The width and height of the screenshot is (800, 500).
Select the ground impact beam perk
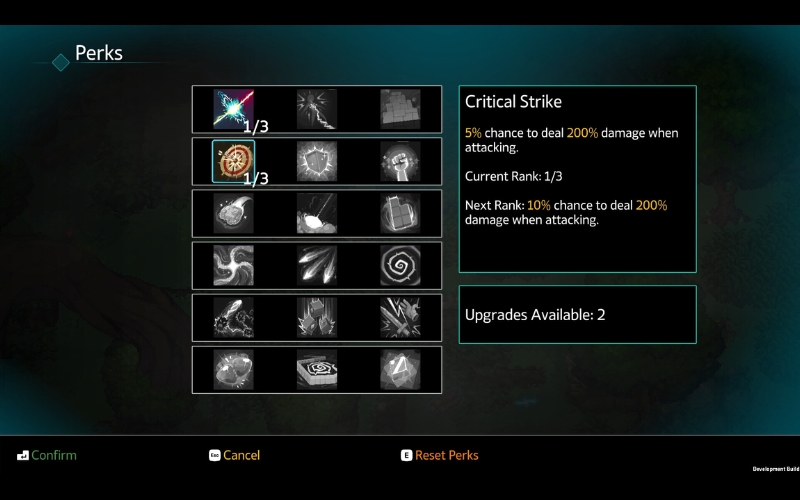pyautogui.click(x=317, y=213)
